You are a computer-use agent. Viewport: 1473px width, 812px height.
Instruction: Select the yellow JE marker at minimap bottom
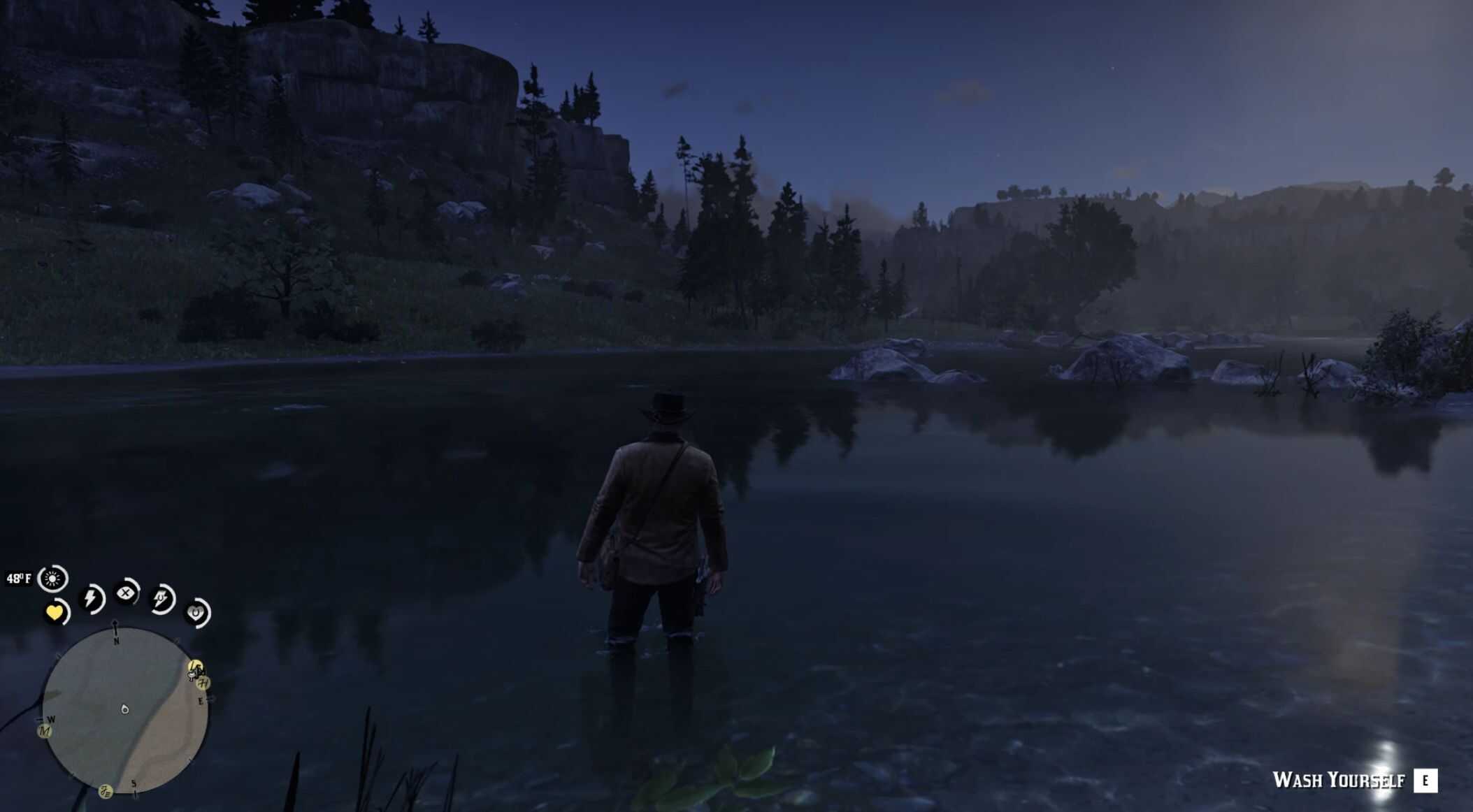[106, 792]
